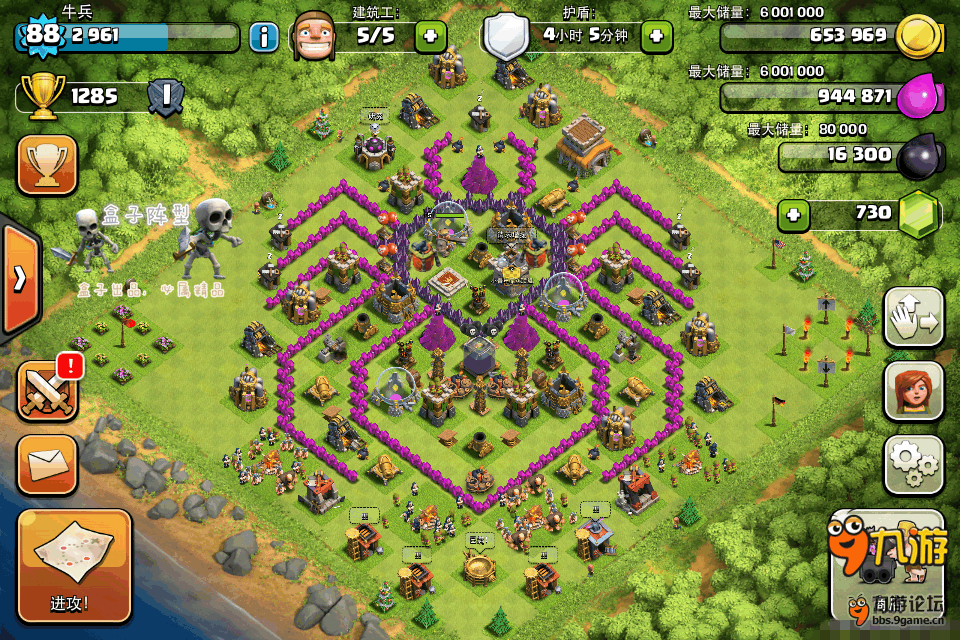
Task: Add shield time with the plus button
Action: pyautogui.click(x=656, y=37)
